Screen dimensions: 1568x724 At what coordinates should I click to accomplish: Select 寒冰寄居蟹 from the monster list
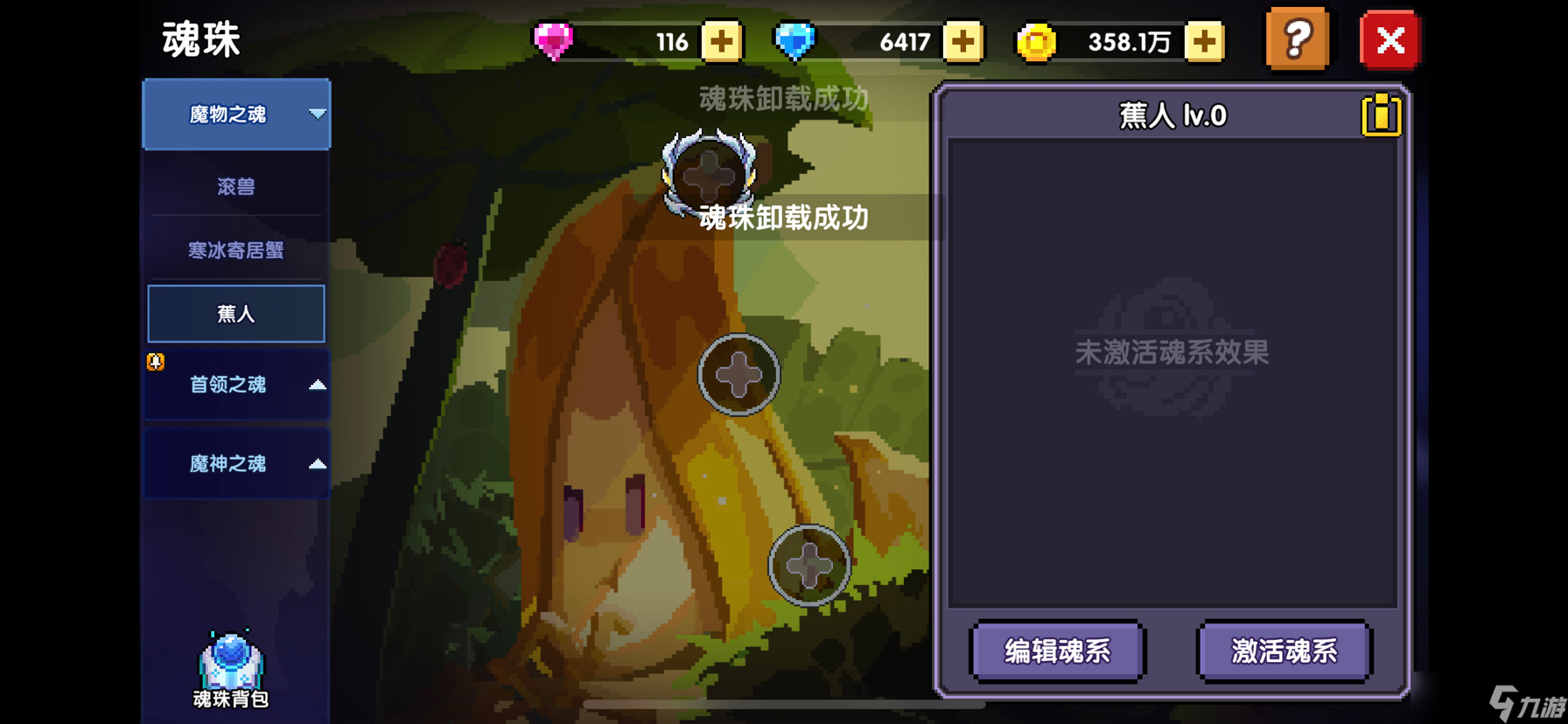coord(236,250)
